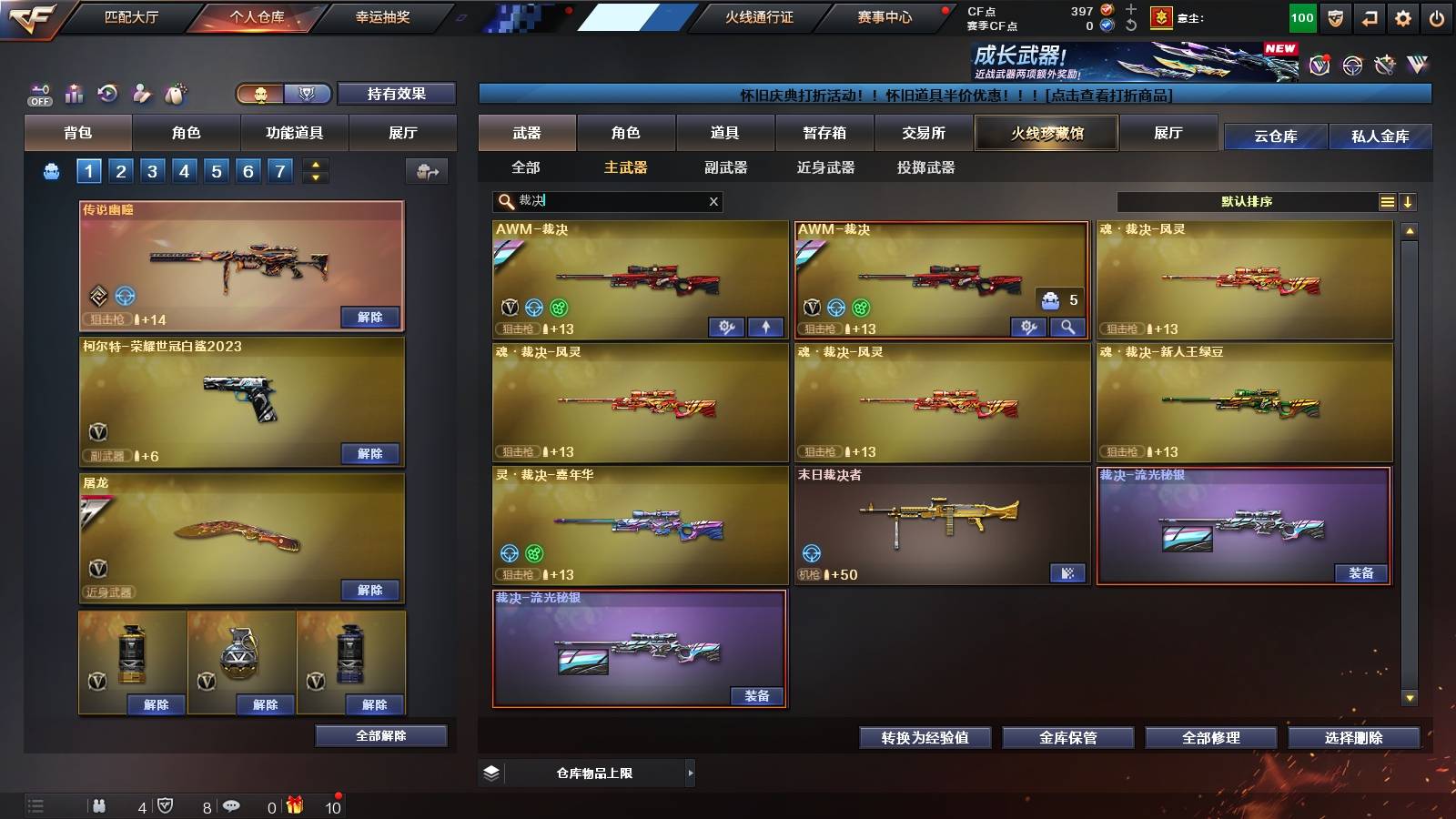Switch the character/rank toggle to rank view

pyautogui.click(x=309, y=94)
